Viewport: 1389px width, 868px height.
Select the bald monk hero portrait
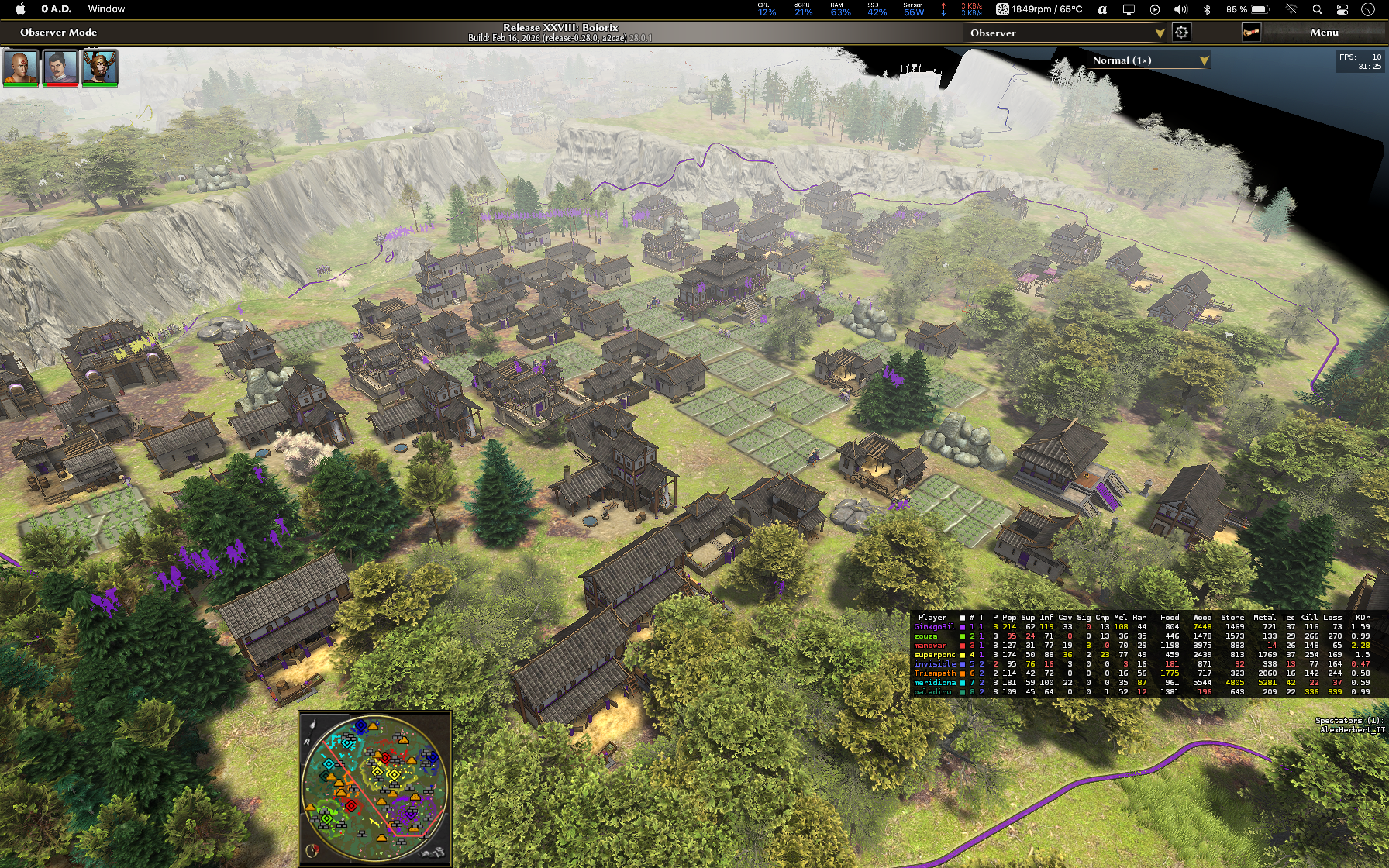click(x=21, y=67)
